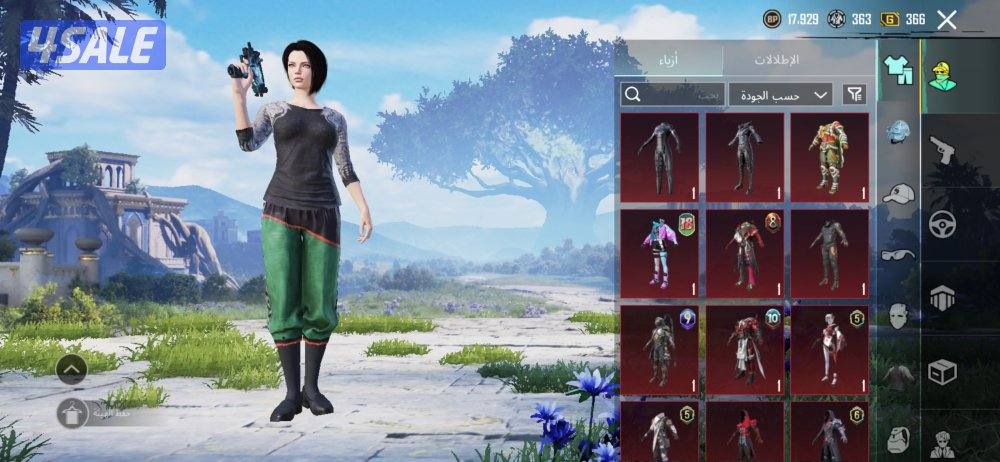This screenshot has height=462, width=1000.
Task: Switch to the pistol weapons section
Action: pos(942,151)
